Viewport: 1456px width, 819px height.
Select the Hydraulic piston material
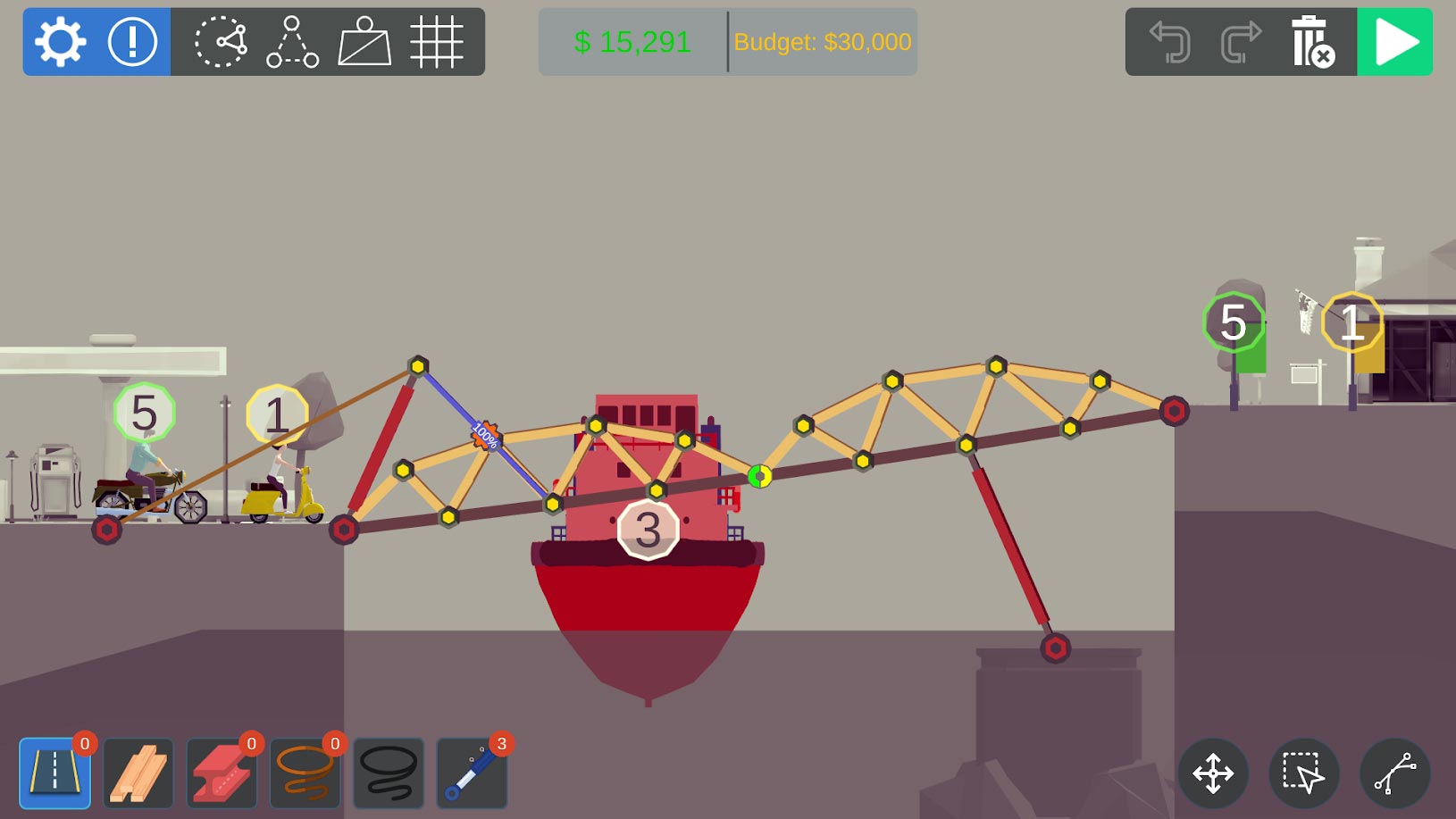pyautogui.click(x=472, y=772)
